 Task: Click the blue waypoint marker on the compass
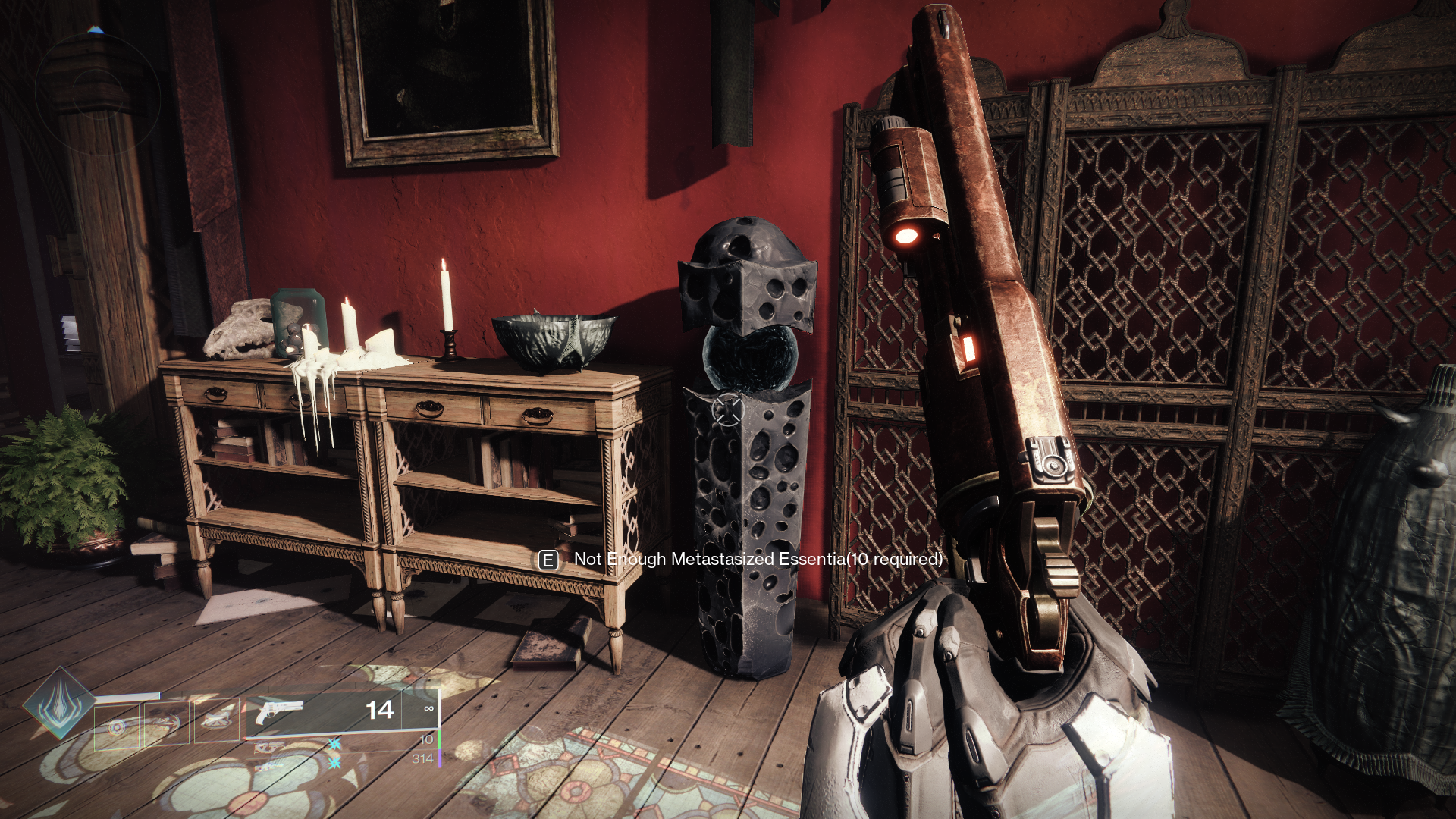pos(96,30)
